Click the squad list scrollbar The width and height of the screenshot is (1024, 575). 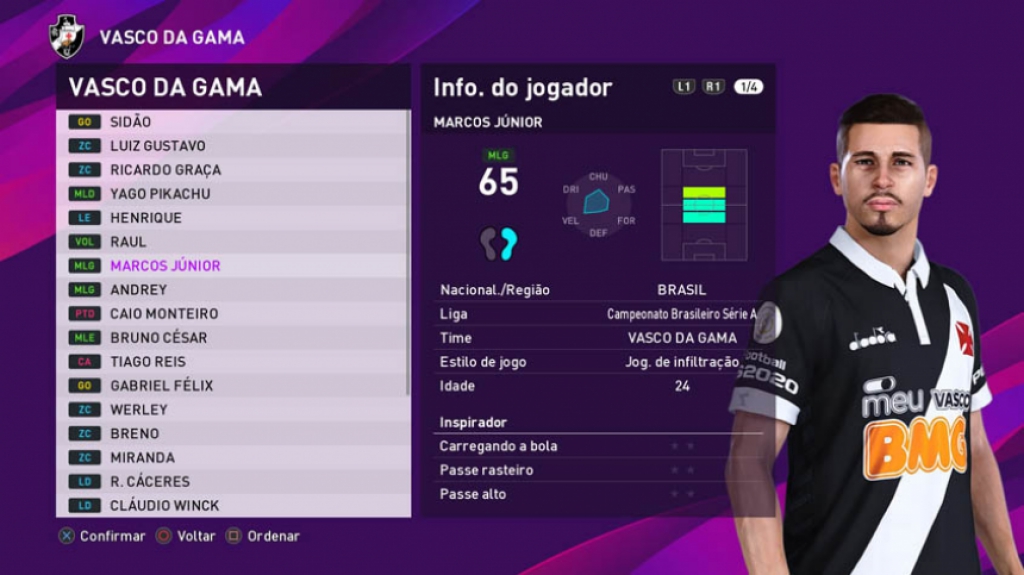(408, 250)
